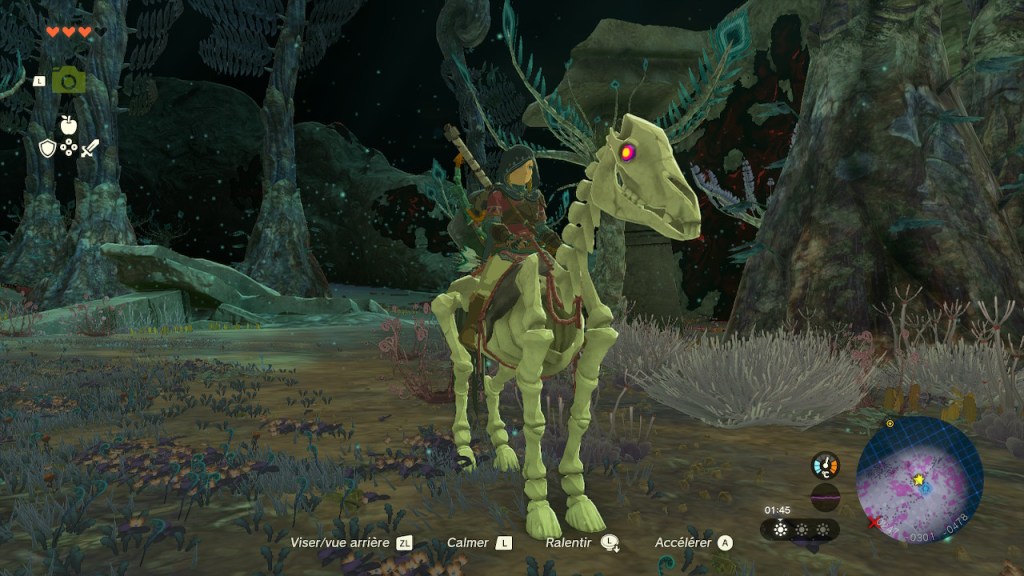The width and height of the screenshot is (1024, 576).
Task: Click the blue player marker on minimap
Action: 926,488
